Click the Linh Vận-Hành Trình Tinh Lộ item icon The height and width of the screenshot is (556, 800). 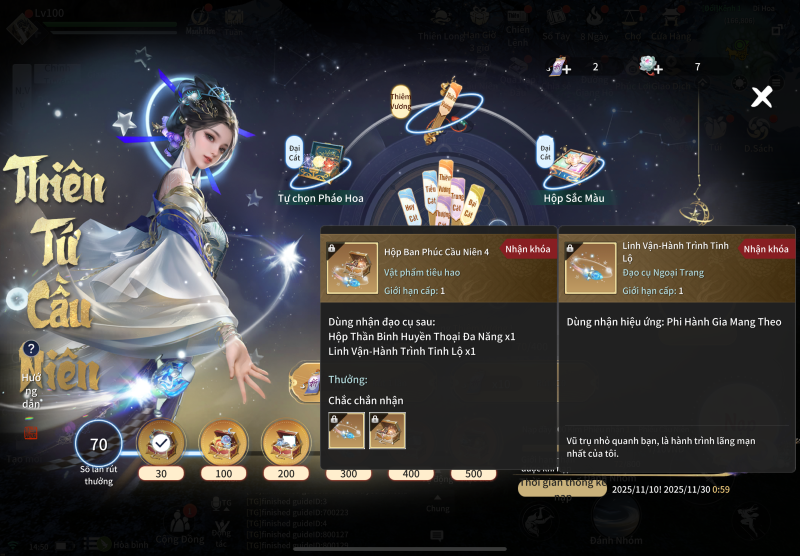(x=590, y=268)
